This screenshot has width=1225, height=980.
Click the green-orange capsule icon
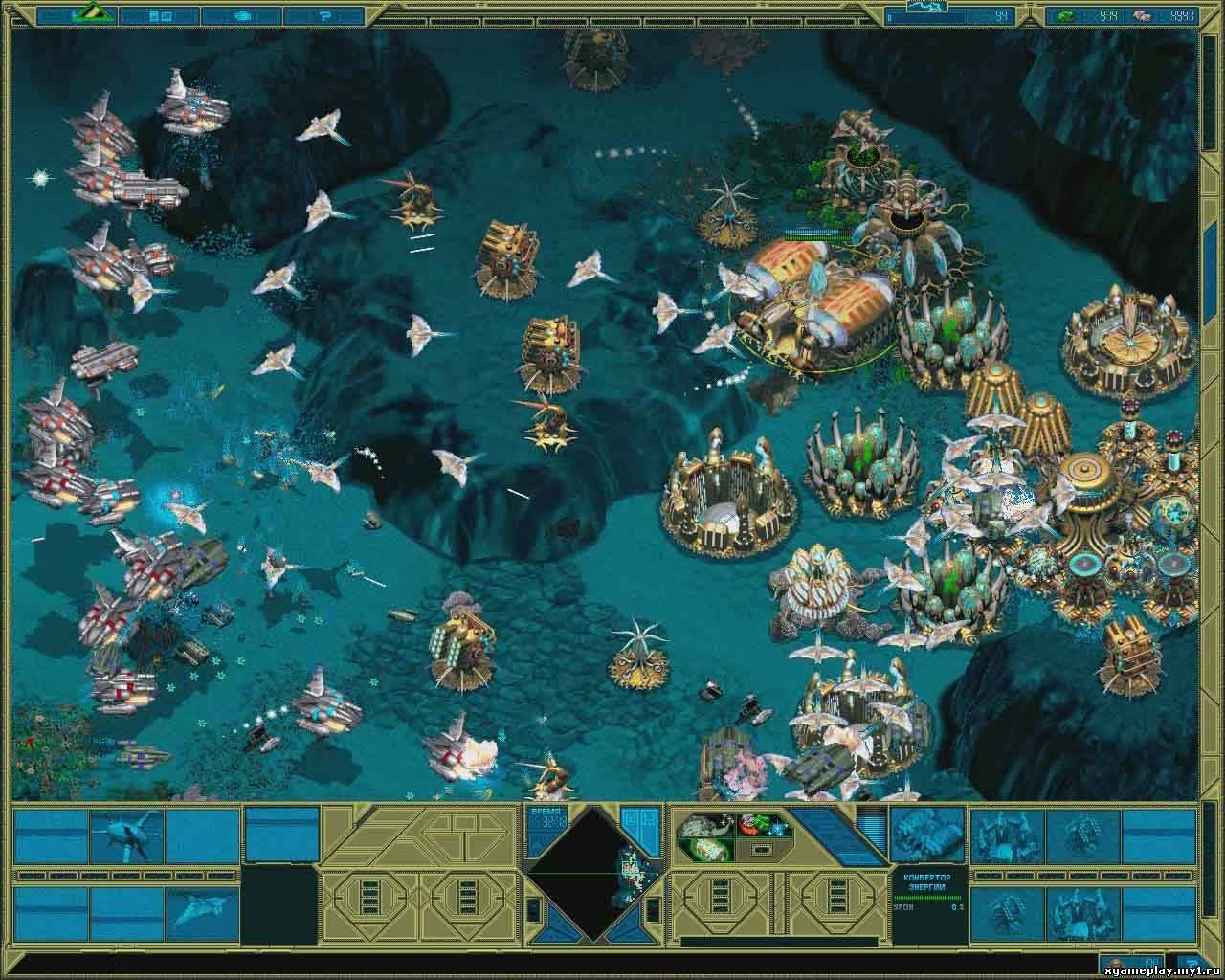[x=706, y=849]
